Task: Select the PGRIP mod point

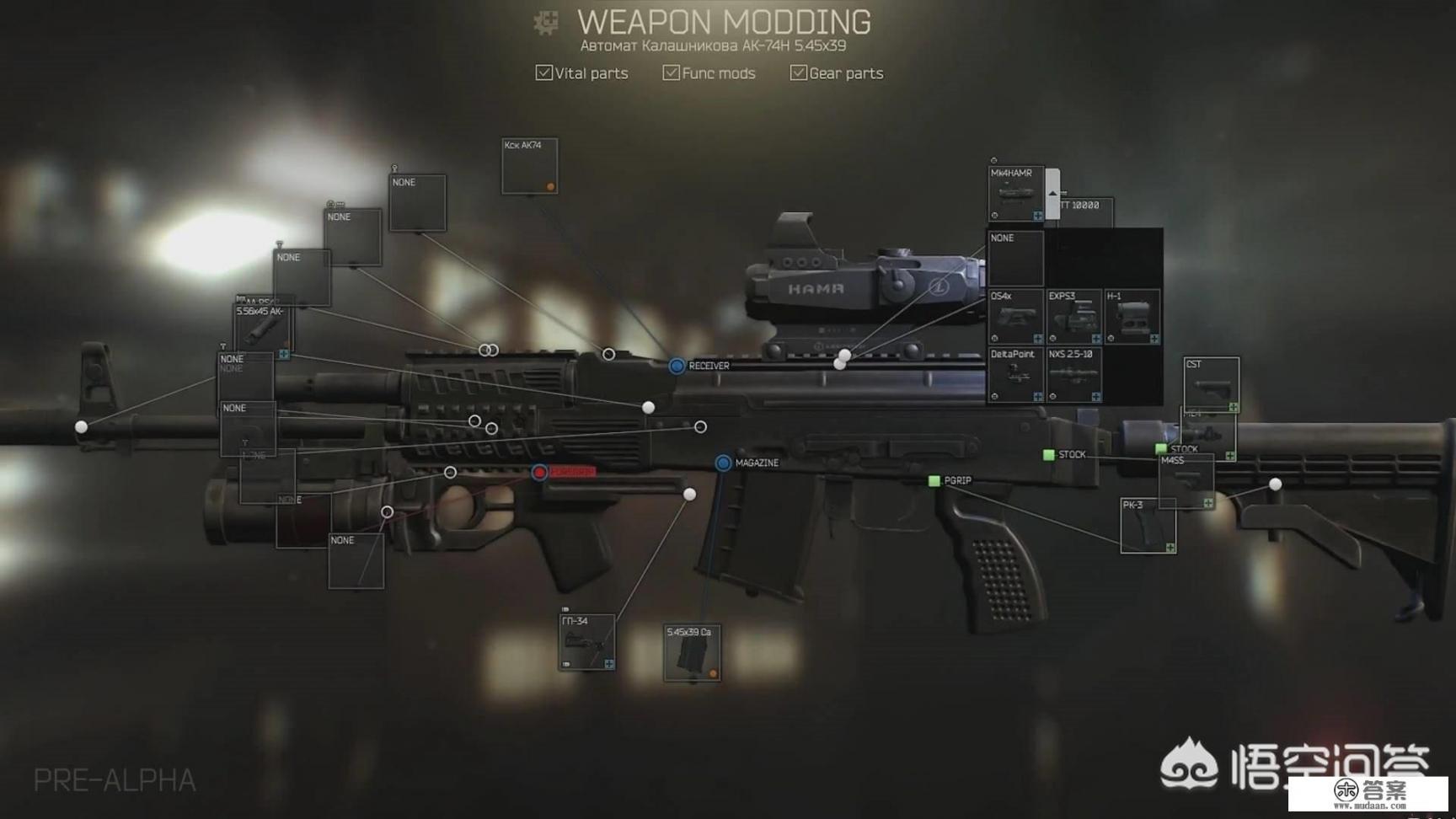Action: 934,480
